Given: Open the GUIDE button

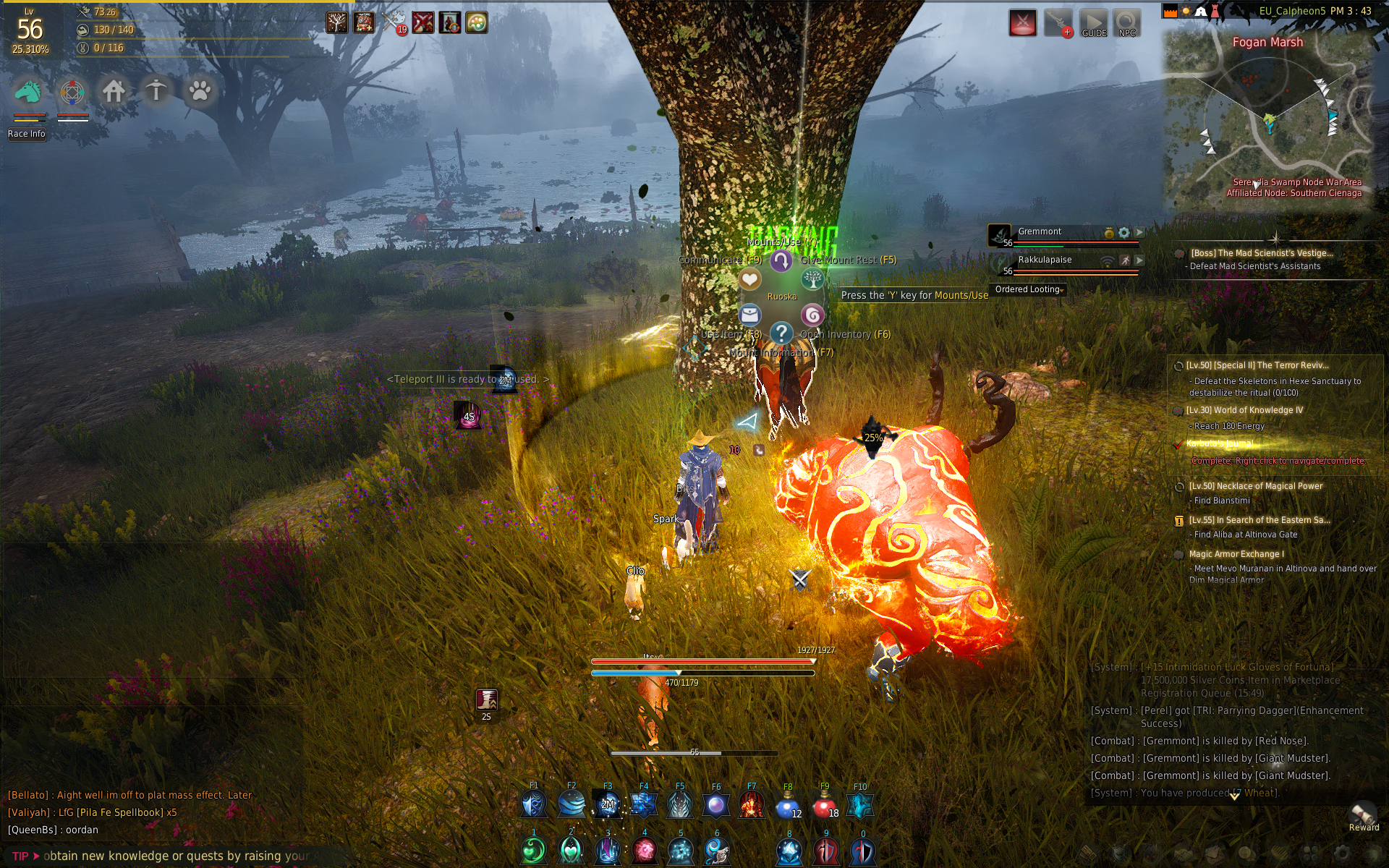Looking at the screenshot, I should (1093, 23).
